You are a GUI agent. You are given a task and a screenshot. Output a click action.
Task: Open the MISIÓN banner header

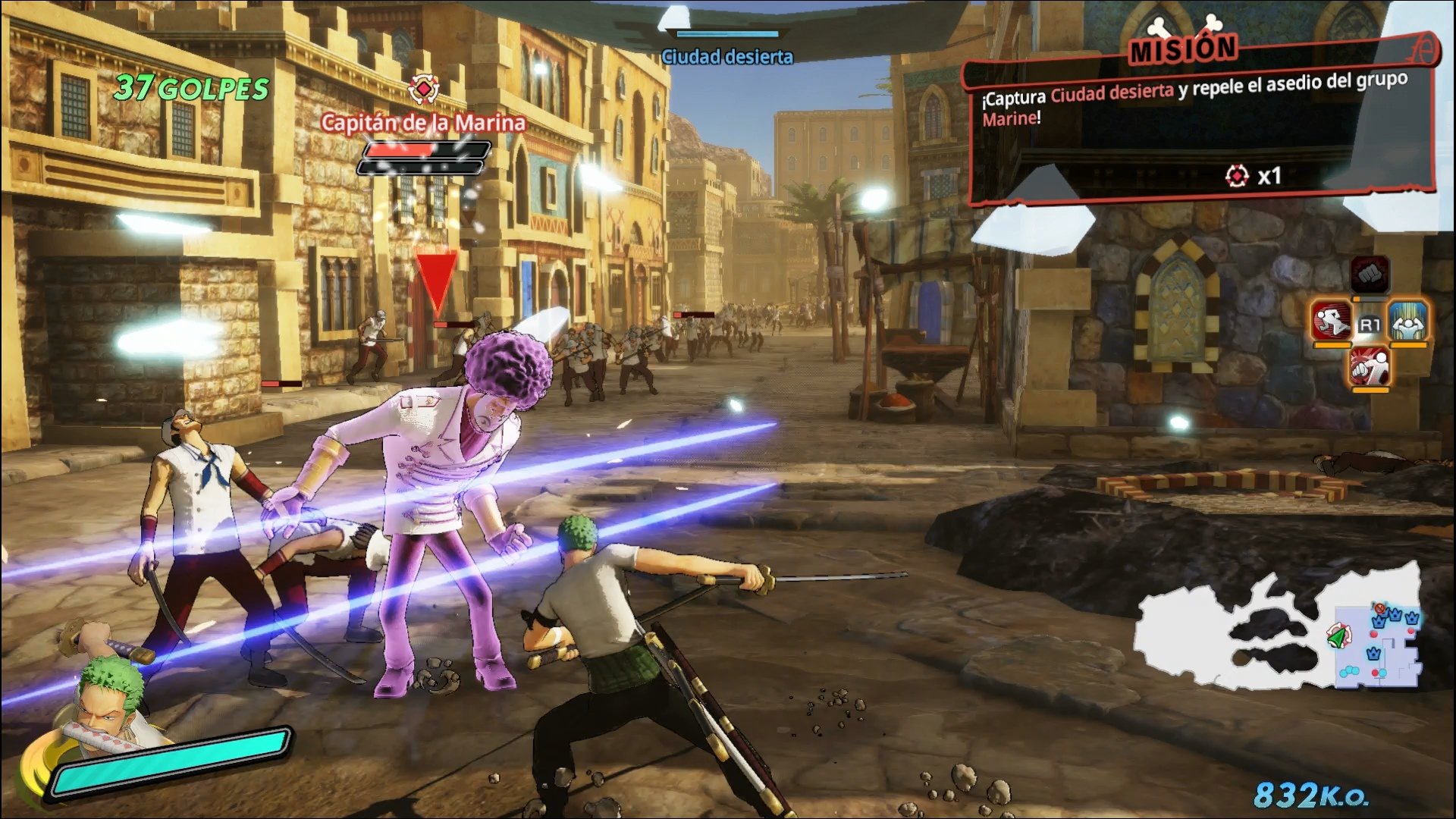(1184, 47)
